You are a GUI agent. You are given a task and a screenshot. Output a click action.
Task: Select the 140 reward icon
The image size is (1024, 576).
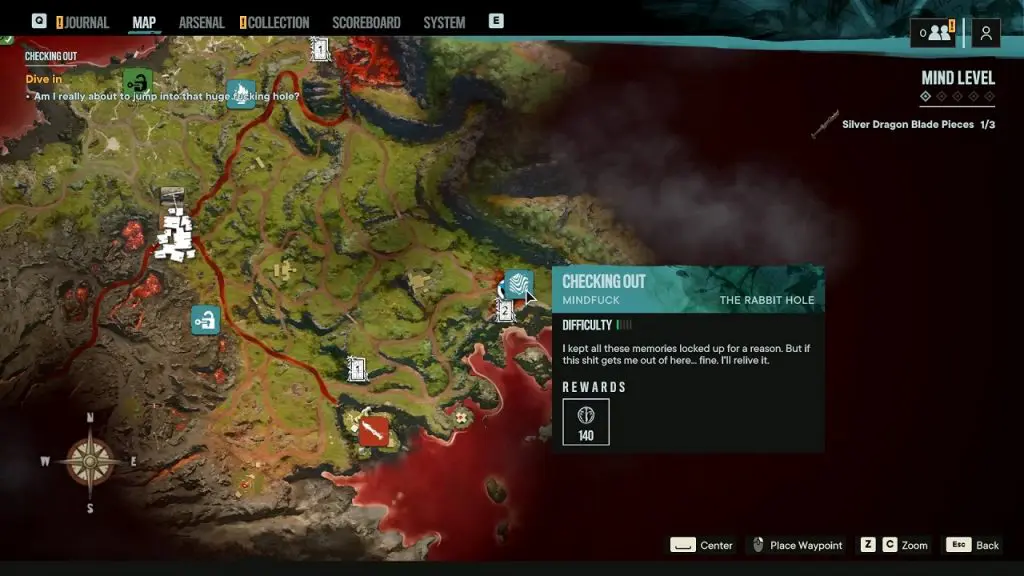tap(586, 421)
